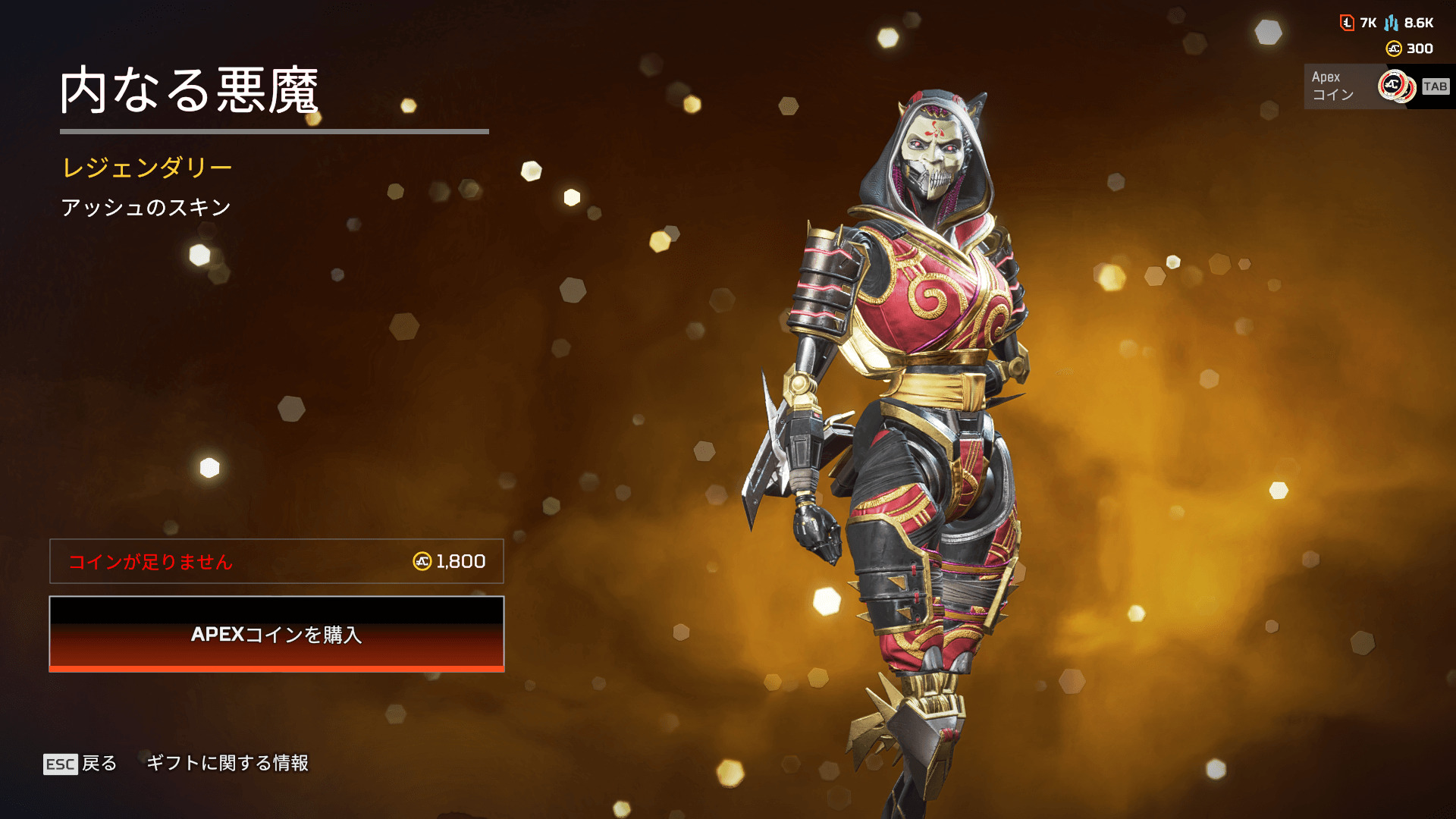The image size is (1456, 819).
Task: Go back with the 戻る button
Action: point(81,763)
